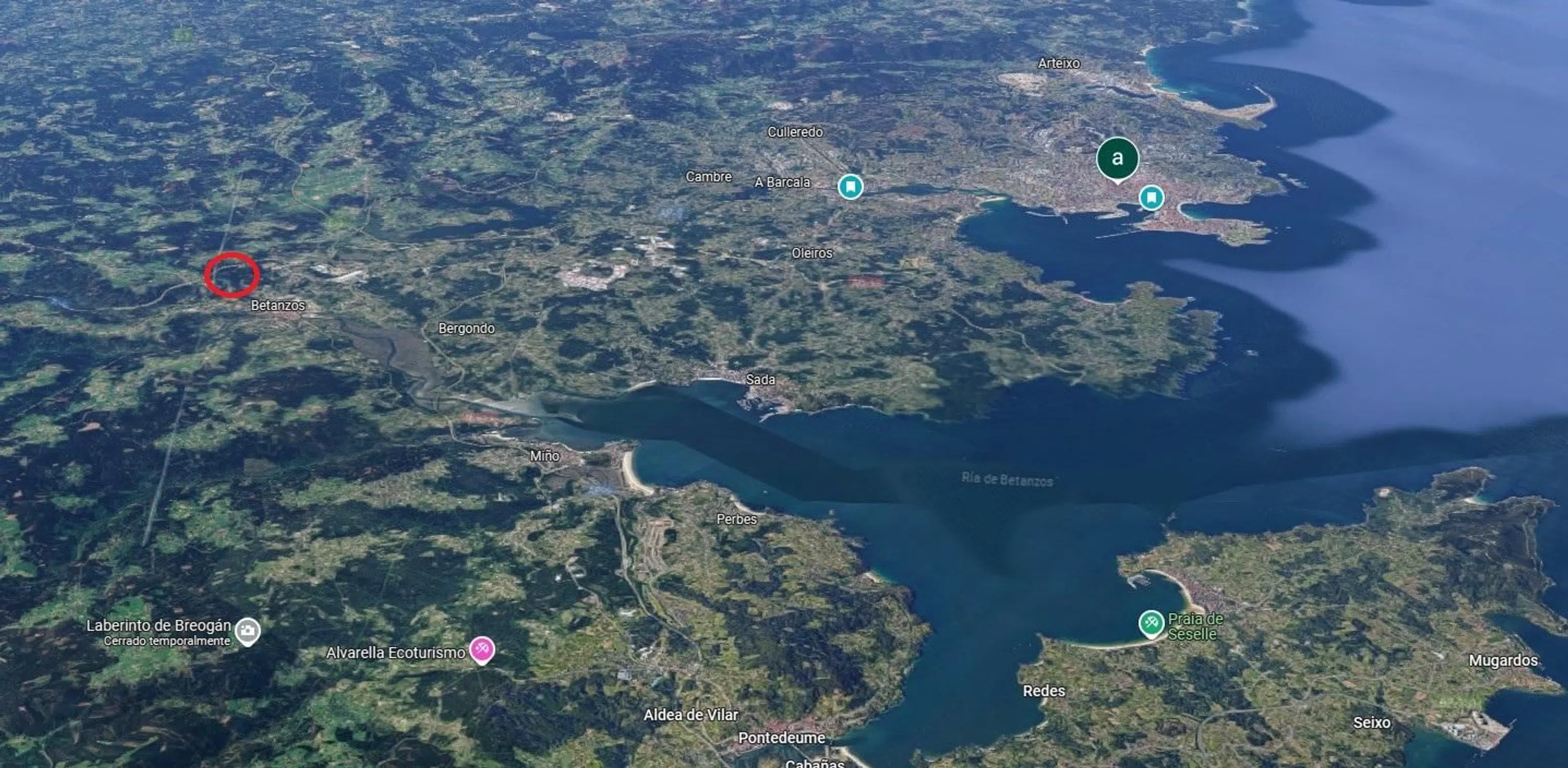Open the pink Alvarella Ecoturismo pin

(482, 650)
